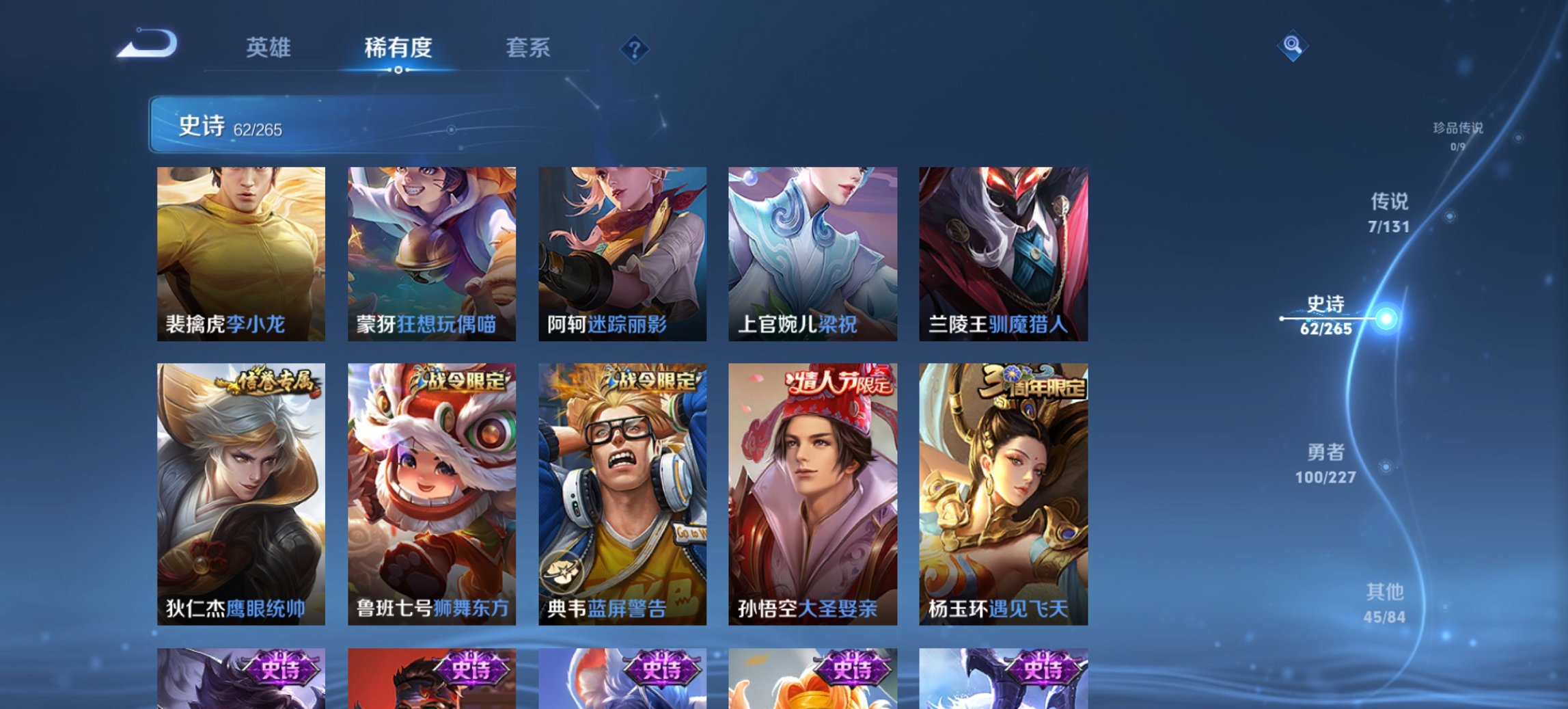Switch to the 稀有度 tab

pyautogui.click(x=397, y=48)
